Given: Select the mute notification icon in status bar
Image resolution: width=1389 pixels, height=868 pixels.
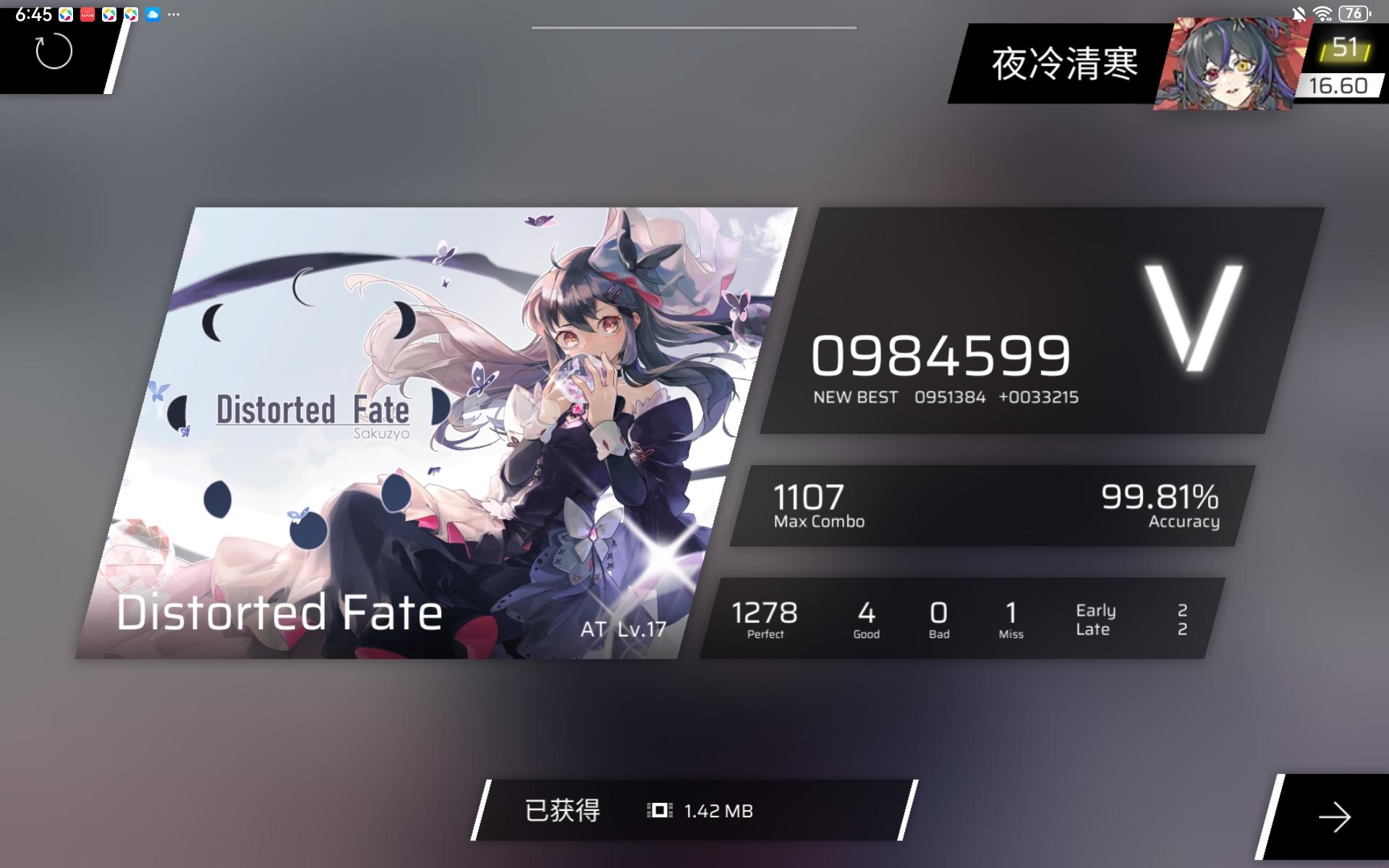Looking at the screenshot, I should click(1299, 14).
